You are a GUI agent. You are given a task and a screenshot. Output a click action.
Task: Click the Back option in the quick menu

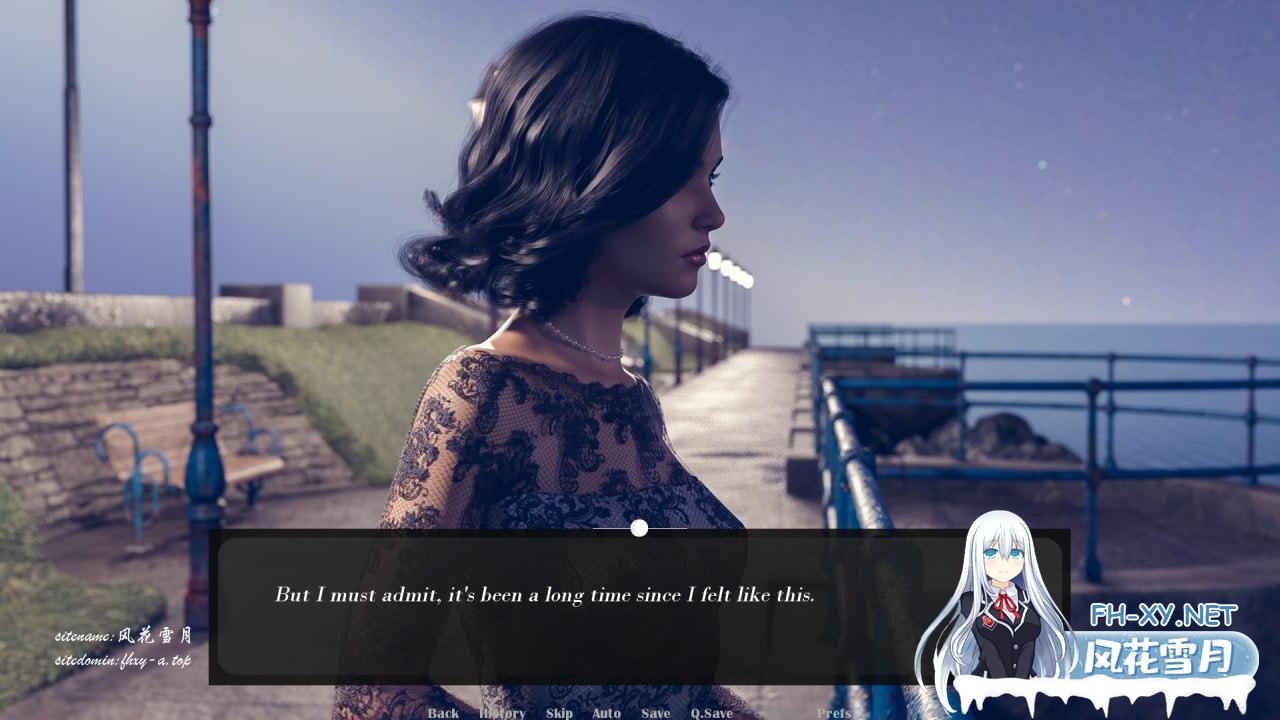point(443,713)
